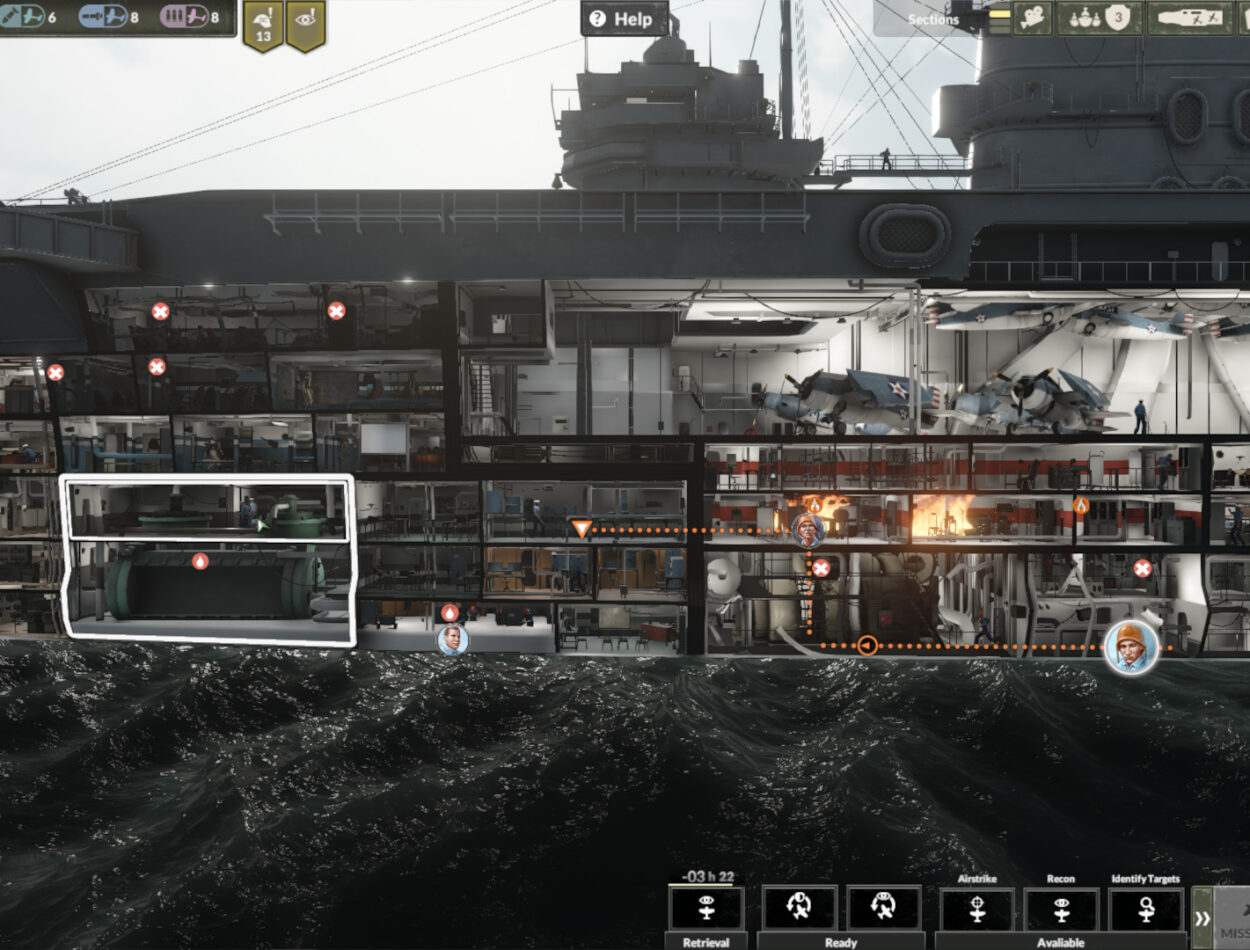
Task: Select the crew portrait in orange helmet
Action: click(x=1132, y=646)
